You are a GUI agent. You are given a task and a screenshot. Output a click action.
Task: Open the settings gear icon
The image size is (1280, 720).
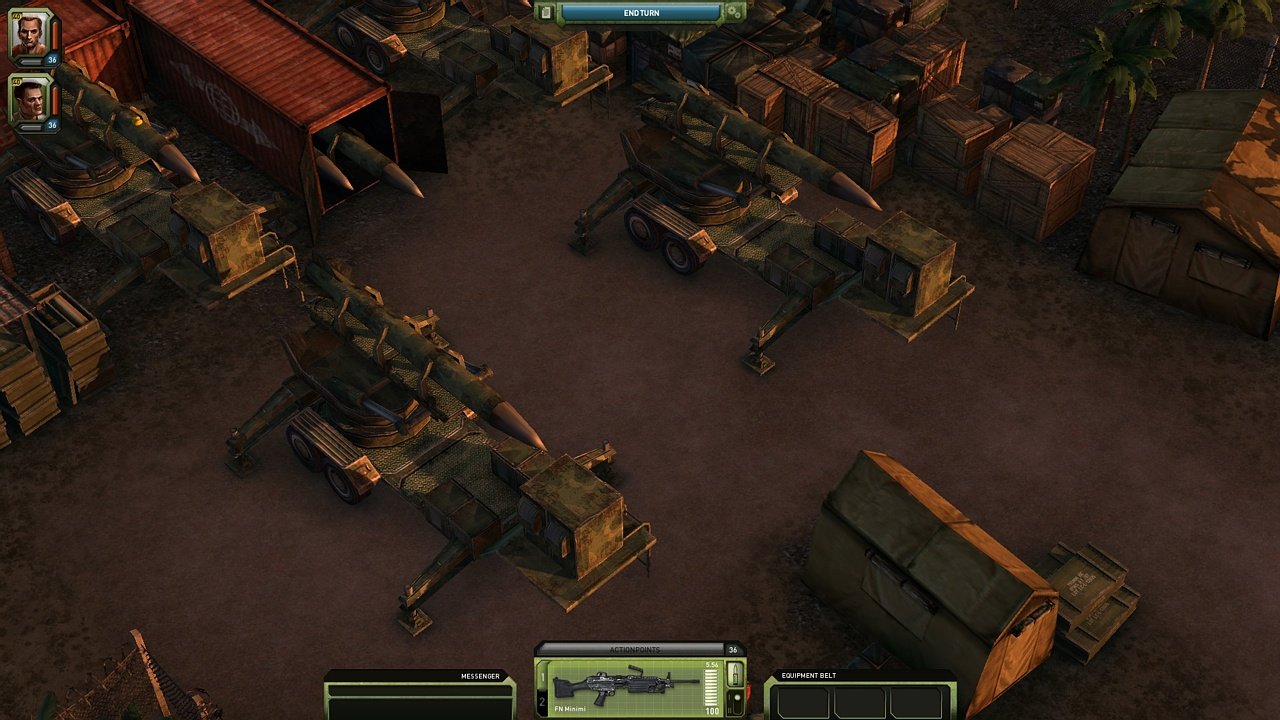733,12
